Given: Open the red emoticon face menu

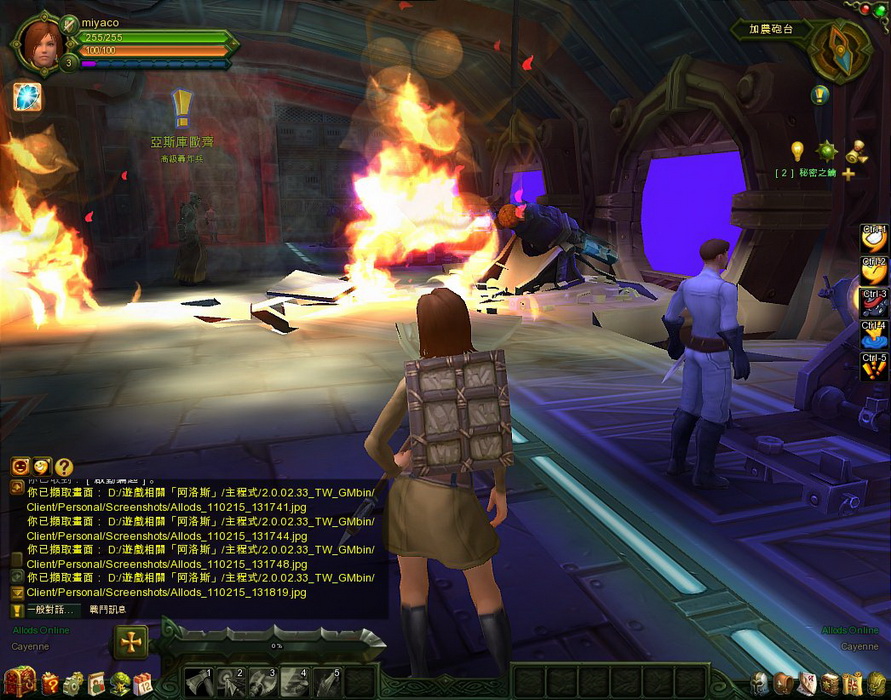Looking at the screenshot, I should [20, 466].
